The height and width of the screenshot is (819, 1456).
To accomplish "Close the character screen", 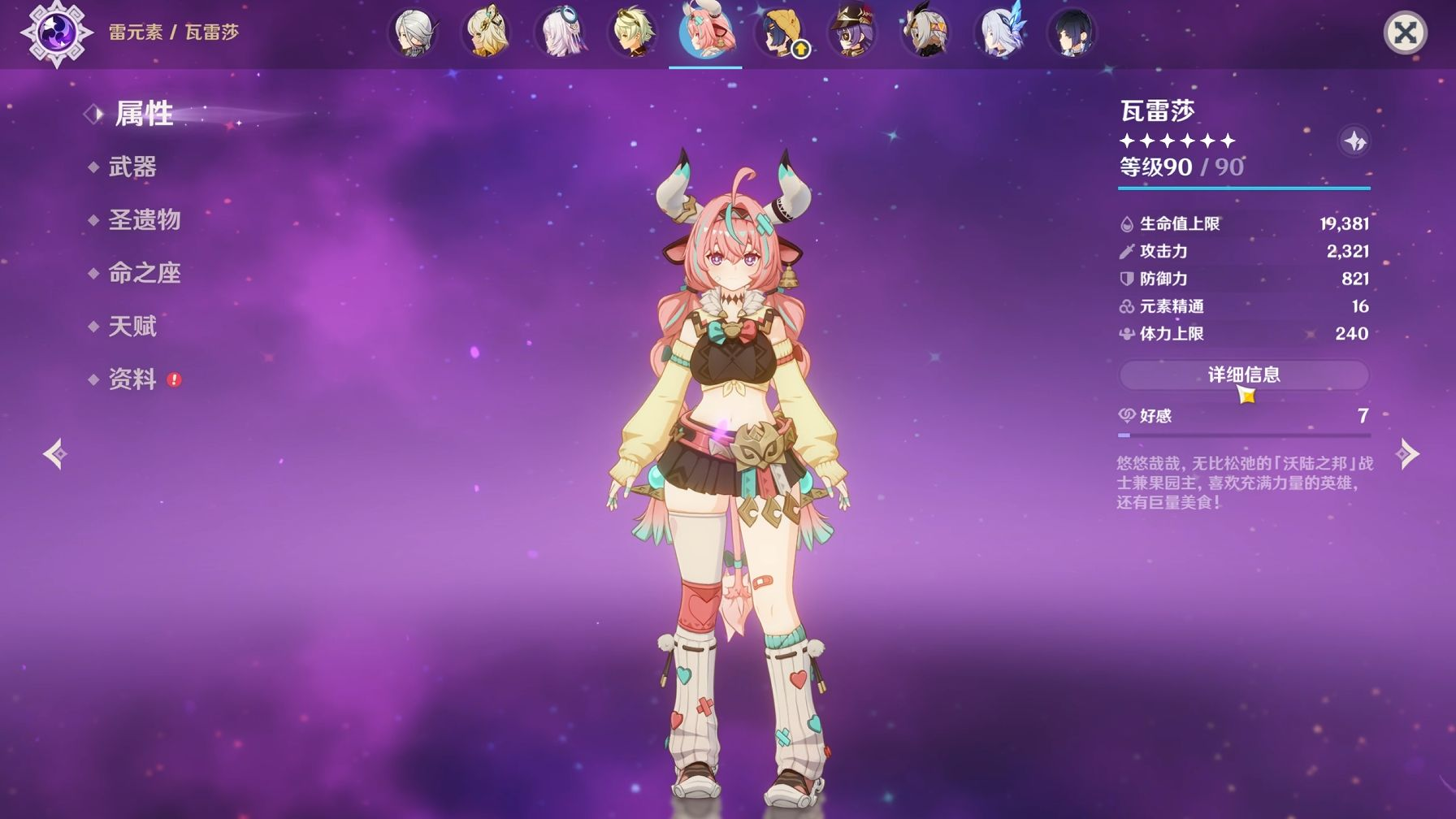I will point(1405,33).
